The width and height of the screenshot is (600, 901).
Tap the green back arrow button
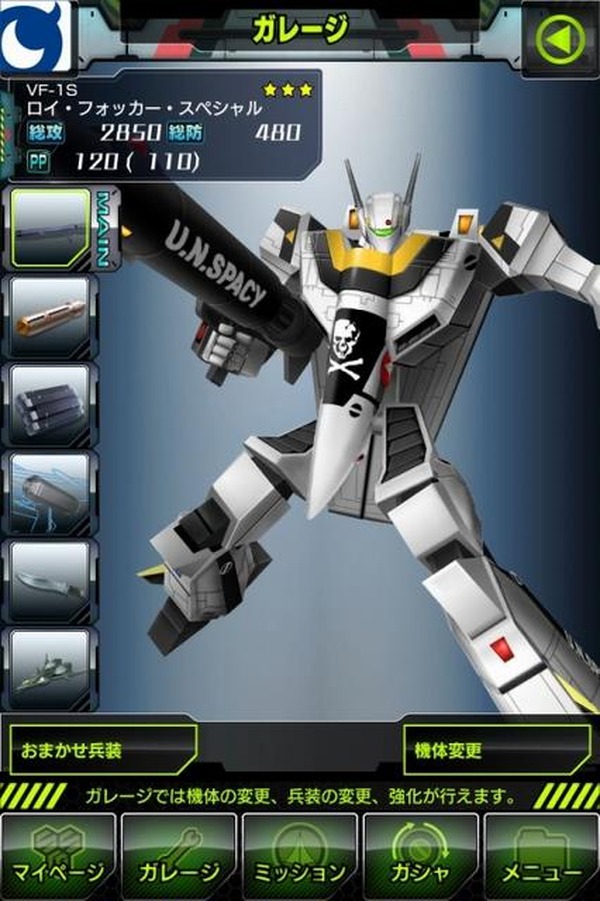coord(561,38)
